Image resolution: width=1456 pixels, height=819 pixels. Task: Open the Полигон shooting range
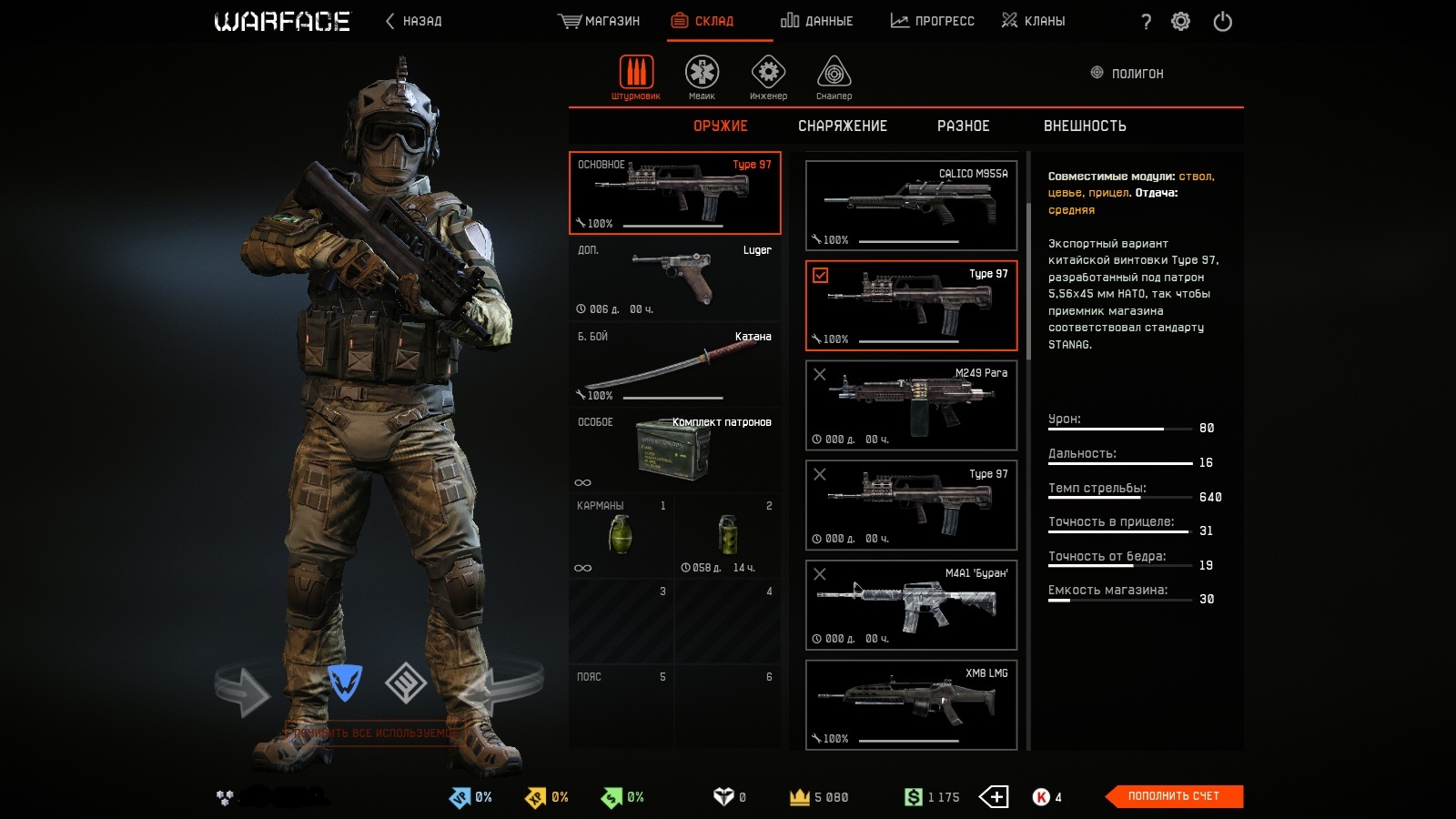(x=1127, y=74)
